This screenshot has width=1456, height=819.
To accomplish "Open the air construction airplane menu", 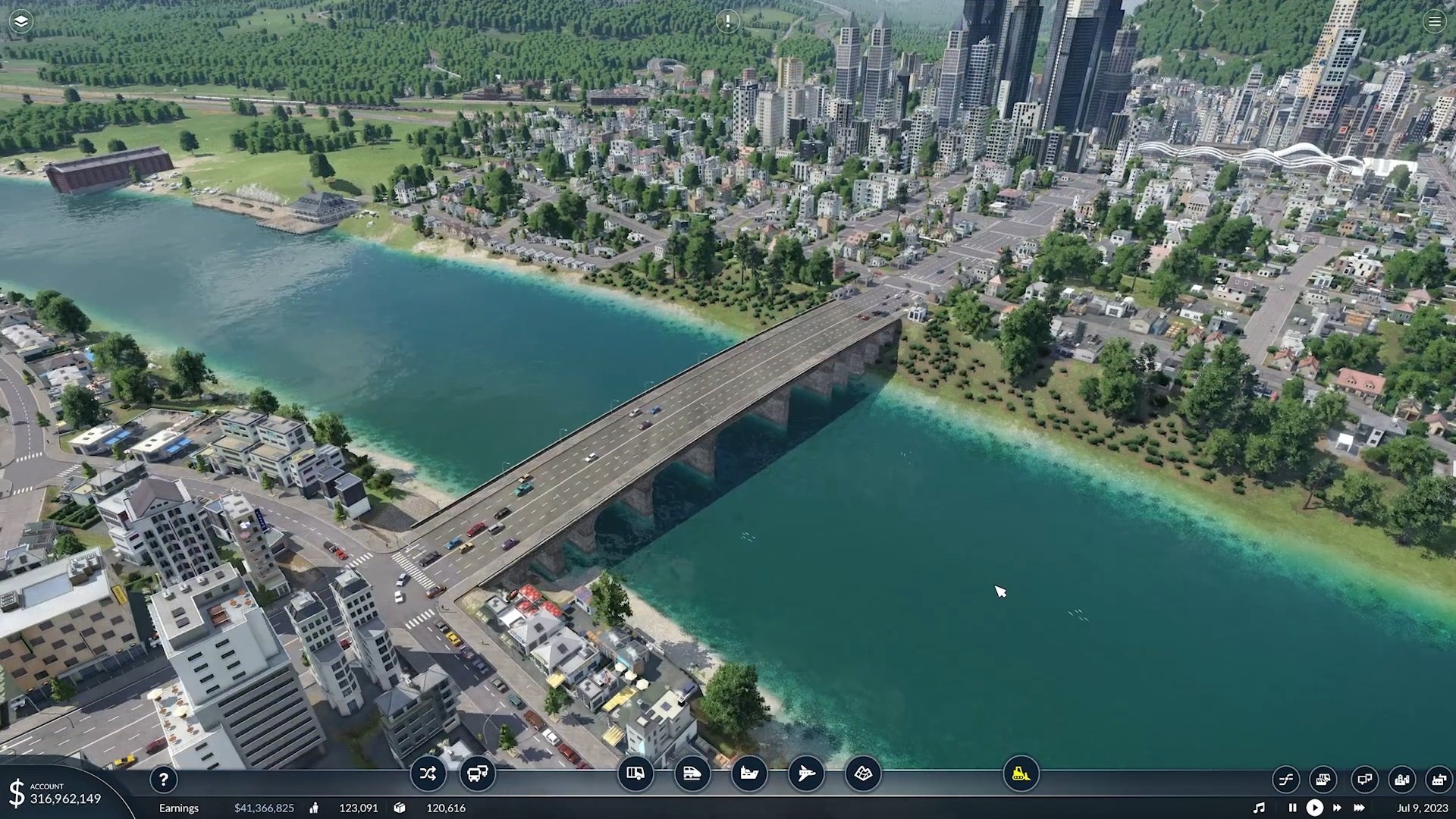I will [806, 774].
